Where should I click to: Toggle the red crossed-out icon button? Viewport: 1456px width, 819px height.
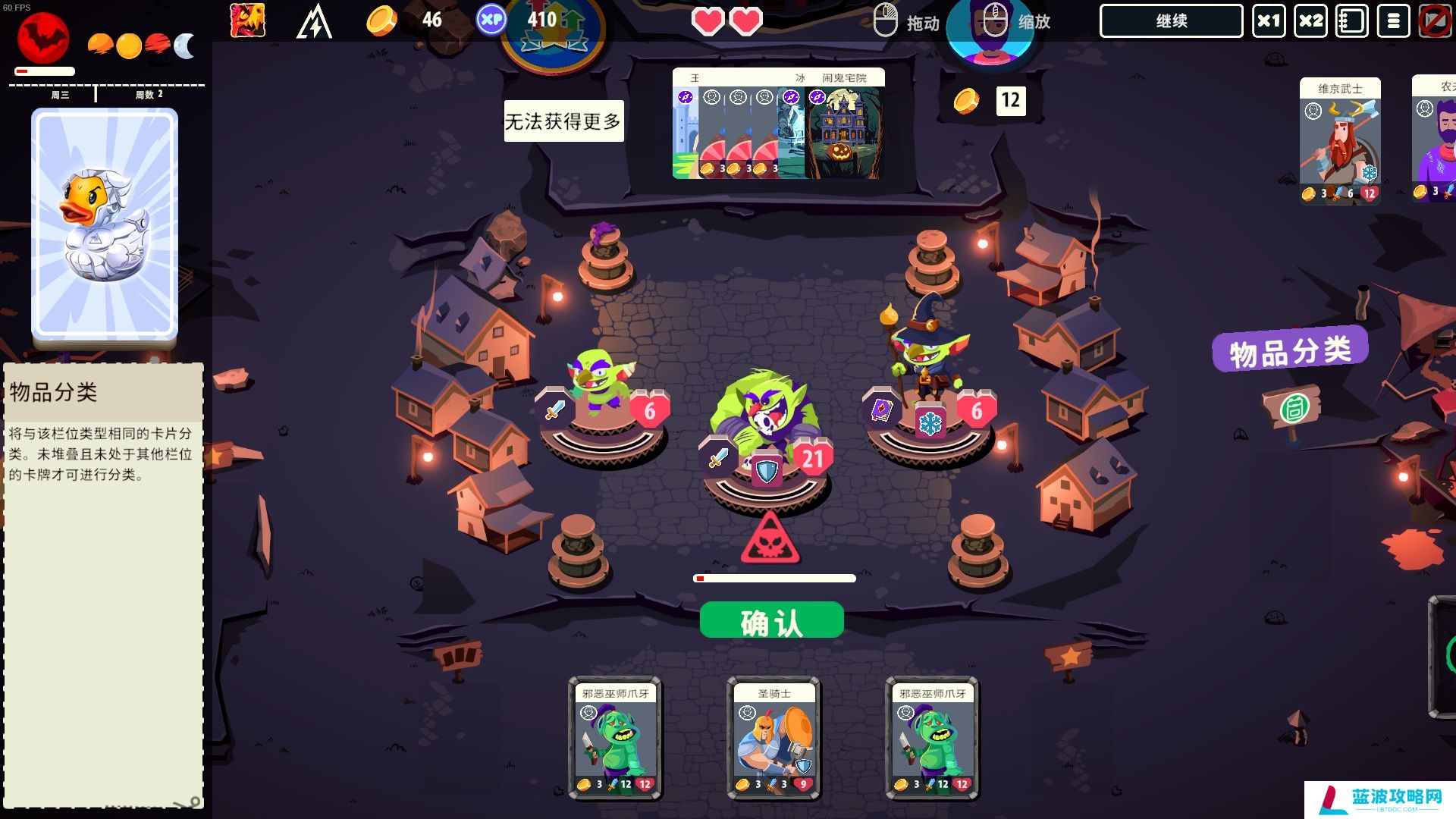[1435, 21]
